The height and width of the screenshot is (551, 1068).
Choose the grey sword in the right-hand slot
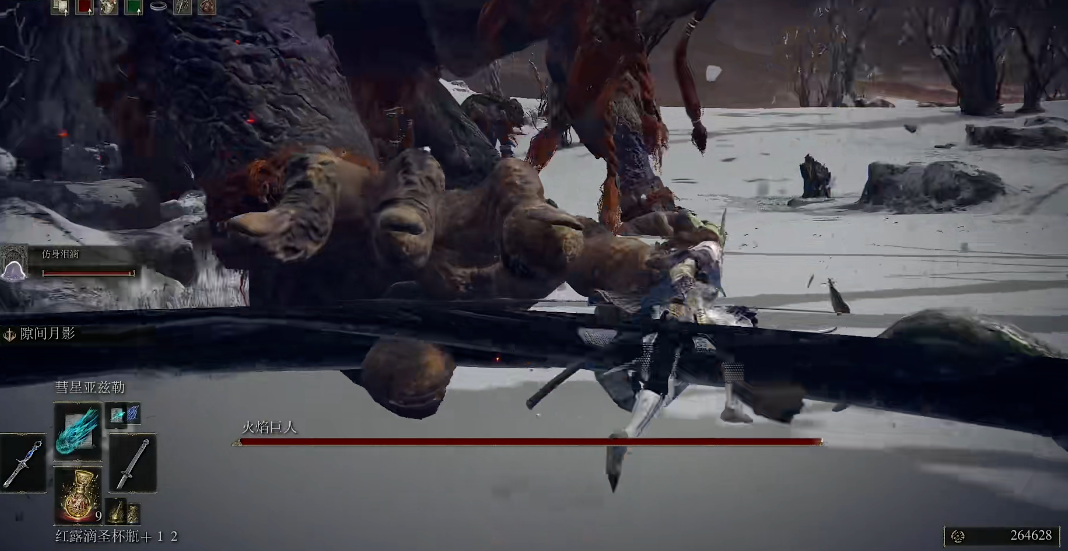pos(132,462)
